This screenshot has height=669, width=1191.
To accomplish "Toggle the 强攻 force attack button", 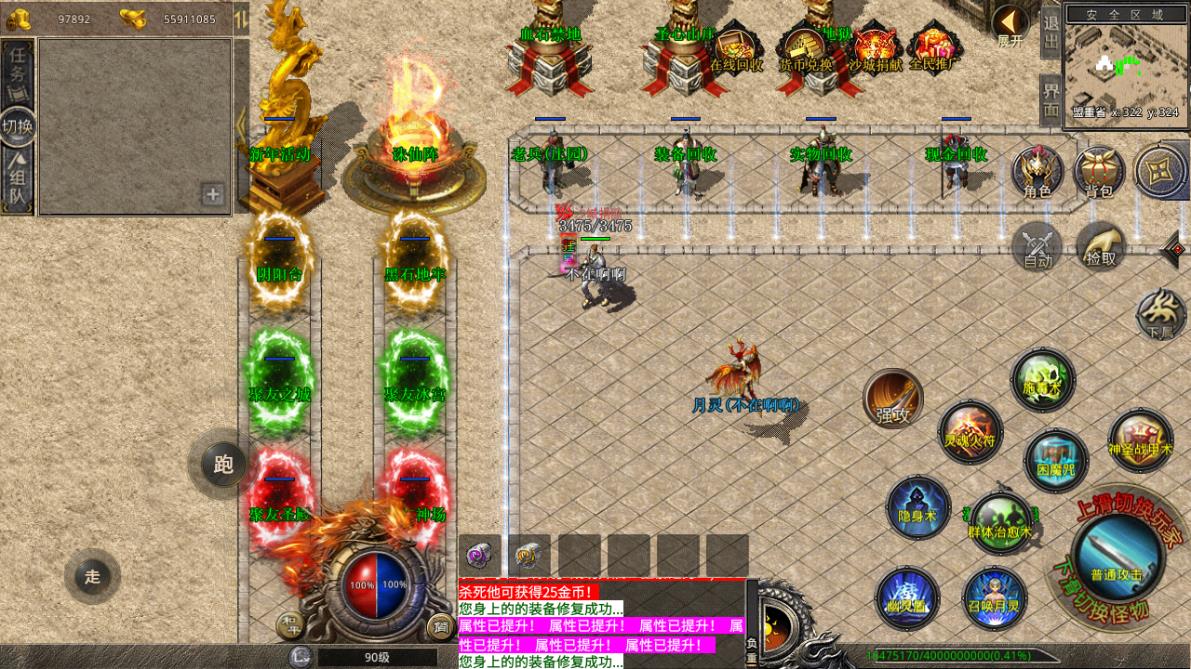I will (x=893, y=398).
